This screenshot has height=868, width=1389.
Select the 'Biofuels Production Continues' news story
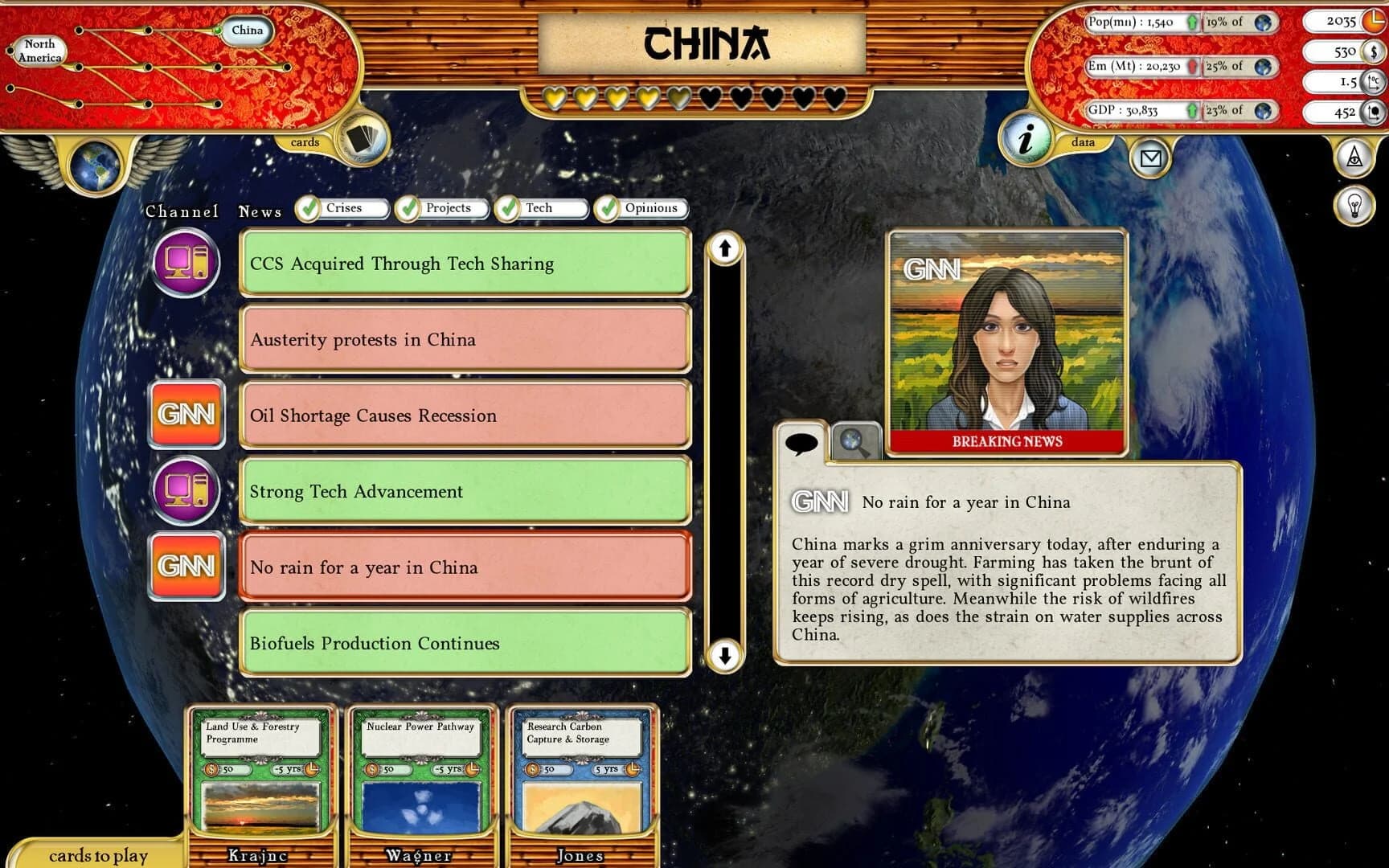click(465, 643)
